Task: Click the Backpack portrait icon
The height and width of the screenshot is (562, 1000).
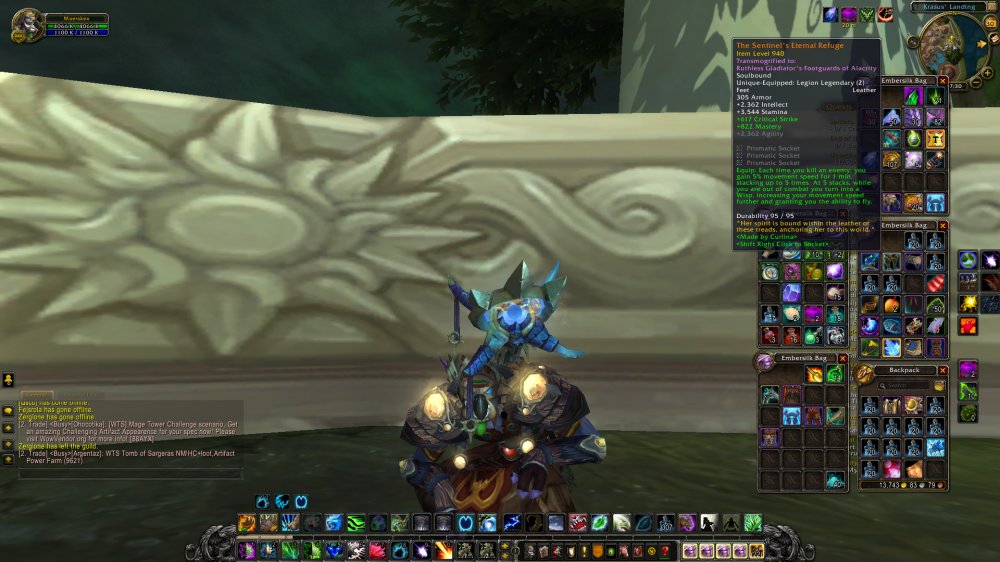Action: tap(865, 374)
